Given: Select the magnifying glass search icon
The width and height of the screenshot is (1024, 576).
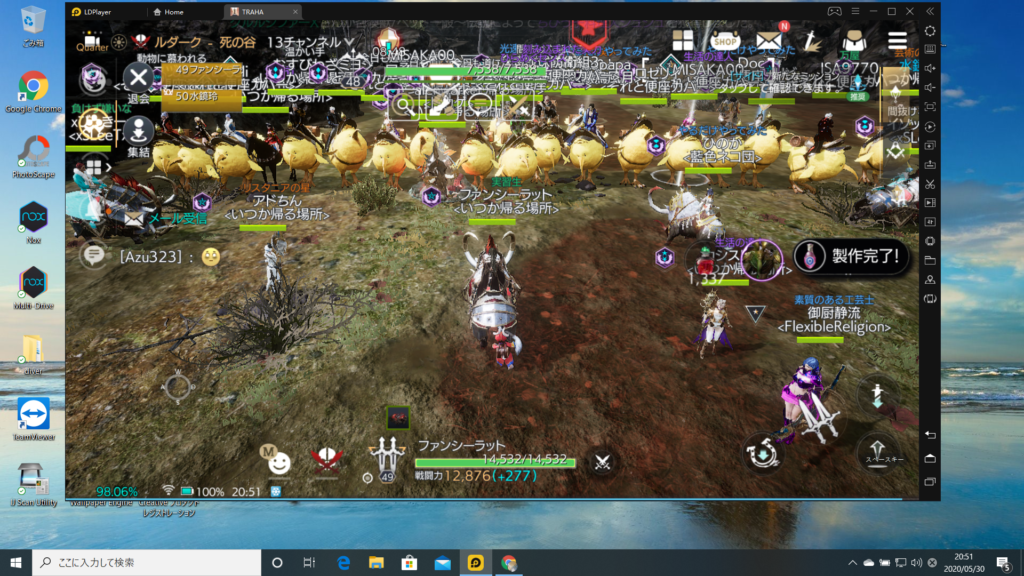Looking at the screenshot, I should pyautogui.click(x=404, y=104).
